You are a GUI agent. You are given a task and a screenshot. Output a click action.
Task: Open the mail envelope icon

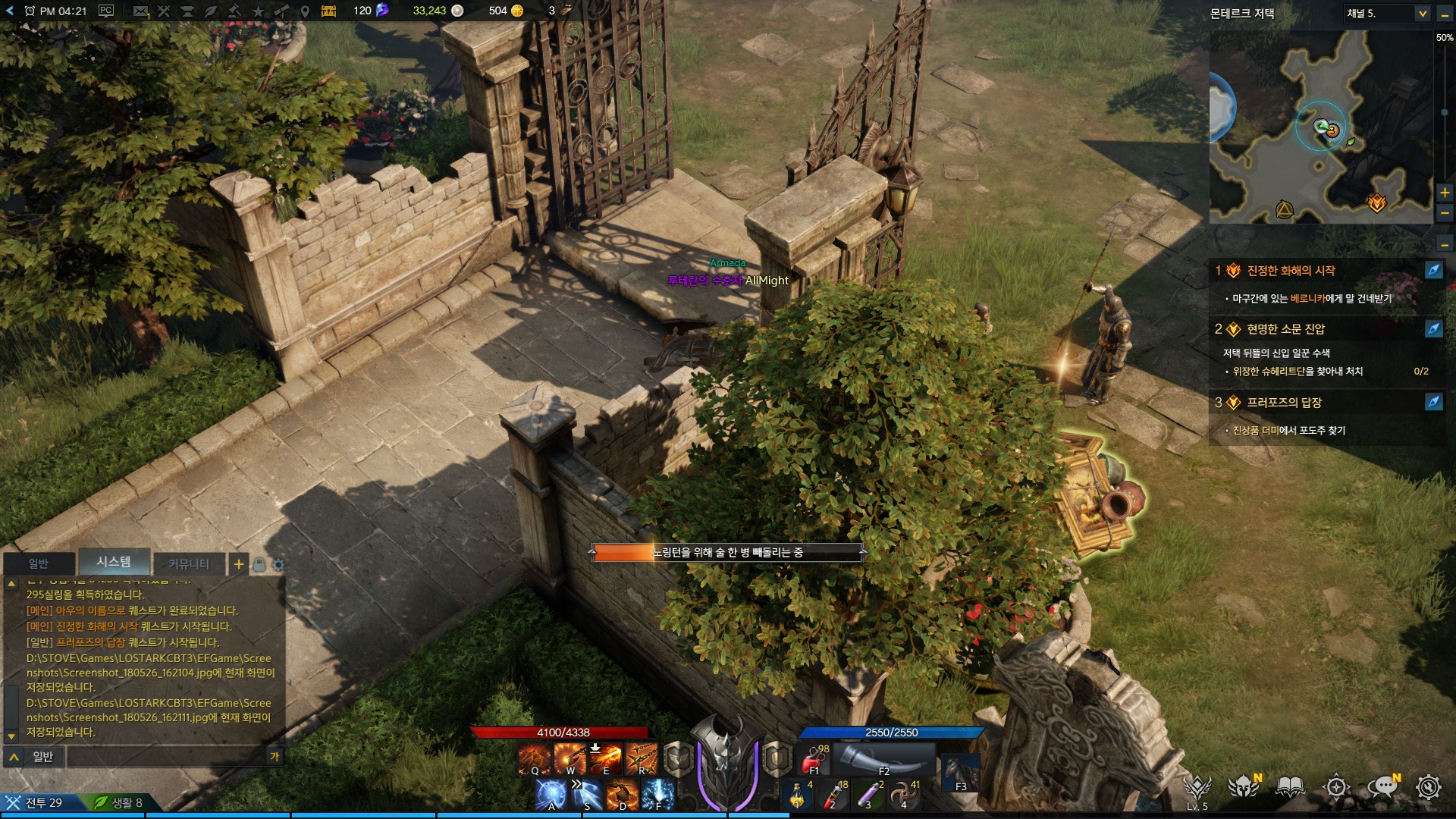(140, 11)
